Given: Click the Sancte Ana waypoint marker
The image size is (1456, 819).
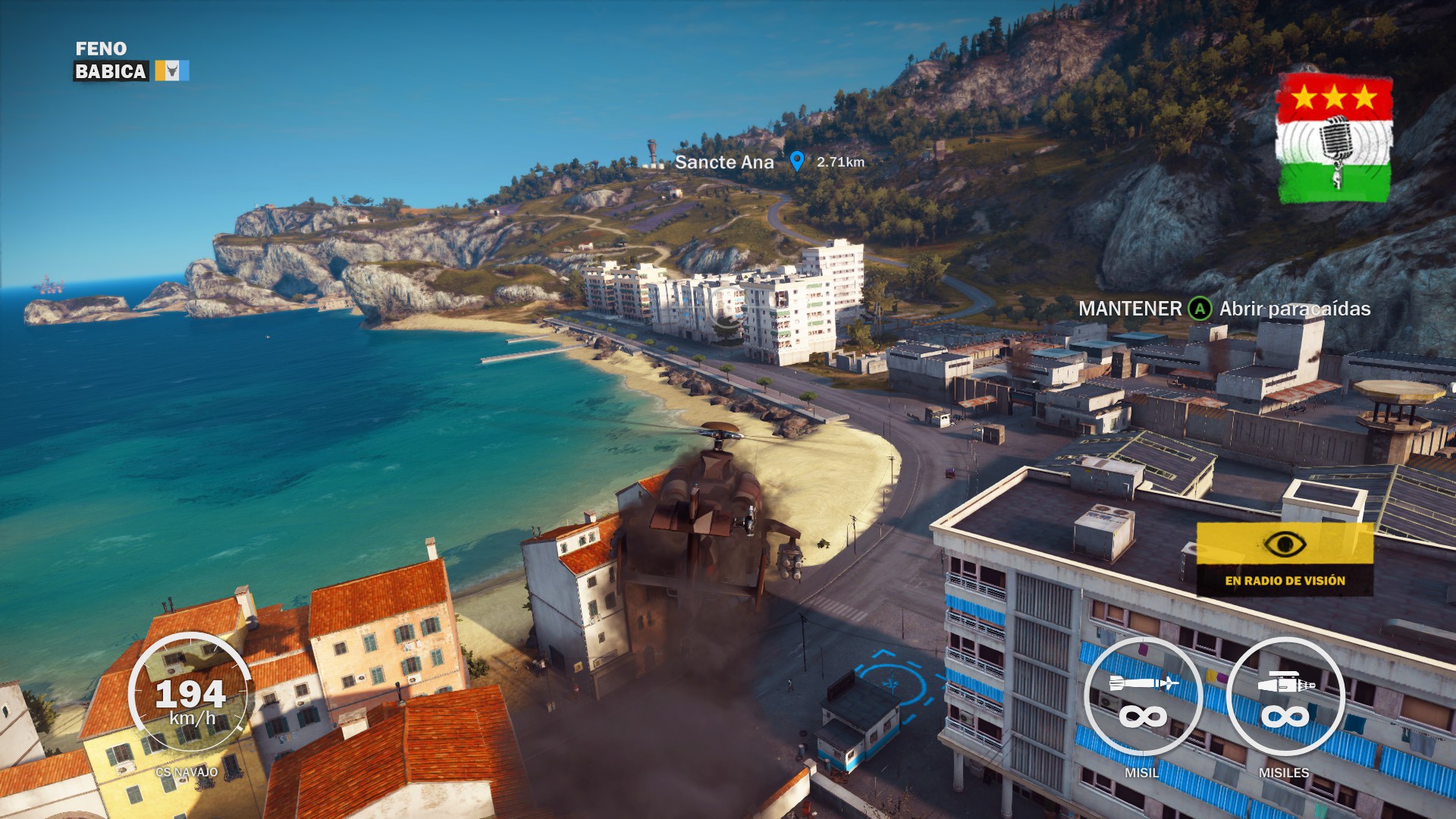Looking at the screenshot, I should pyautogui.click(x=796, y=161).
